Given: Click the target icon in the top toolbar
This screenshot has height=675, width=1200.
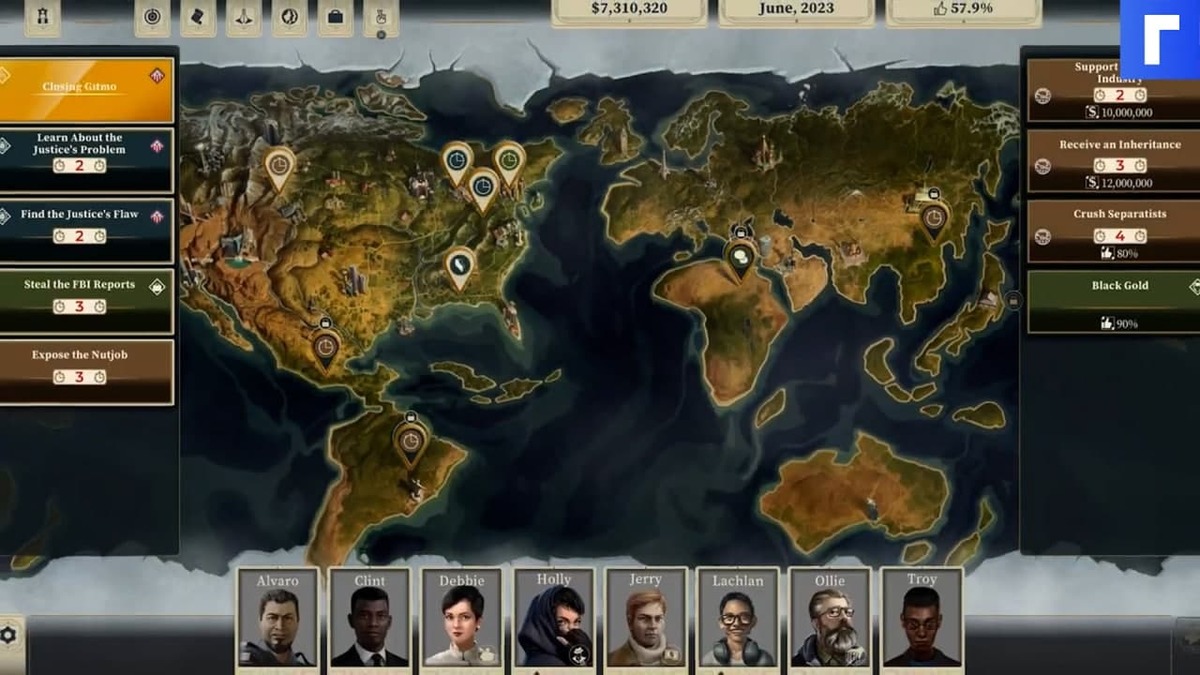Looking at the screenshot, I should pos(152,16).
